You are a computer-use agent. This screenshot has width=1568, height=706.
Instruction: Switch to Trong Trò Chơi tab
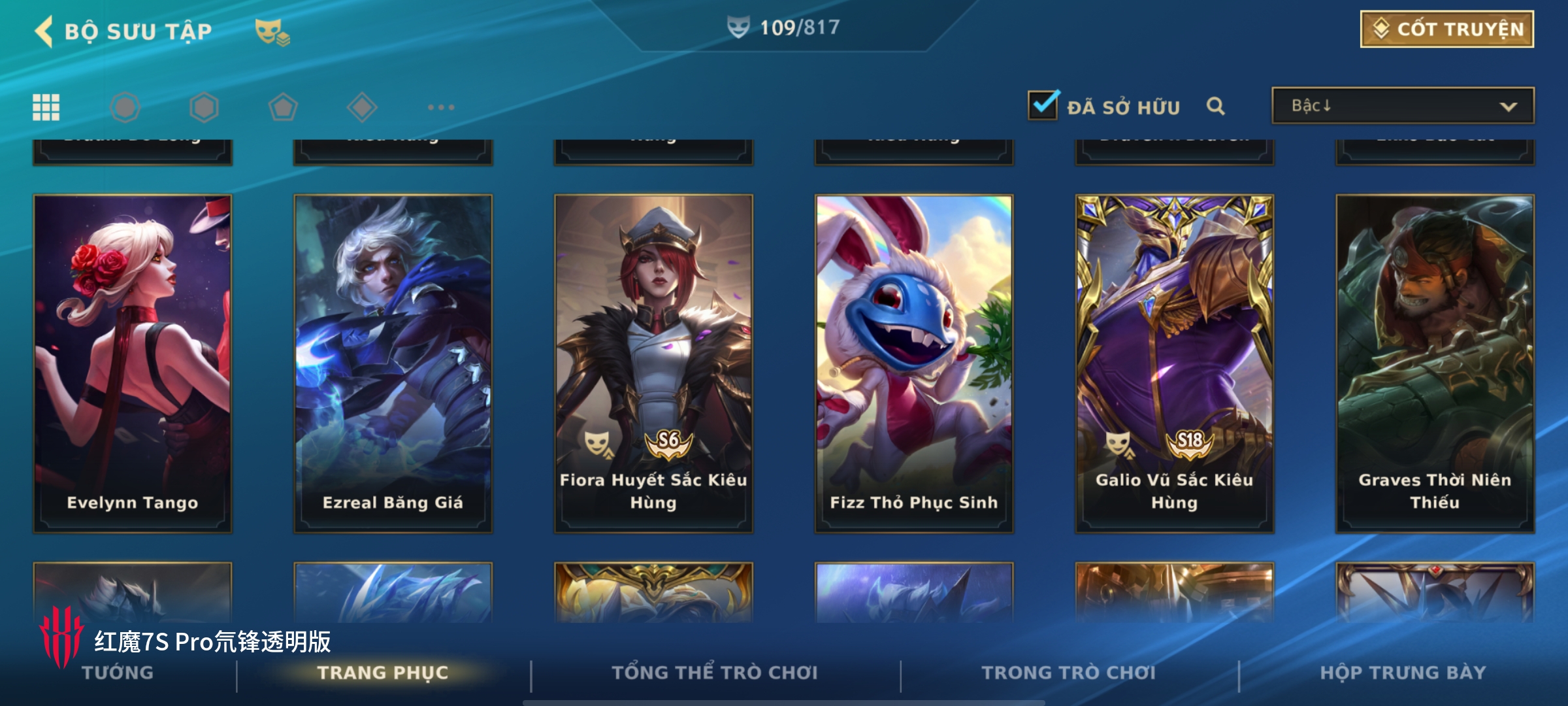[1068, 673]
